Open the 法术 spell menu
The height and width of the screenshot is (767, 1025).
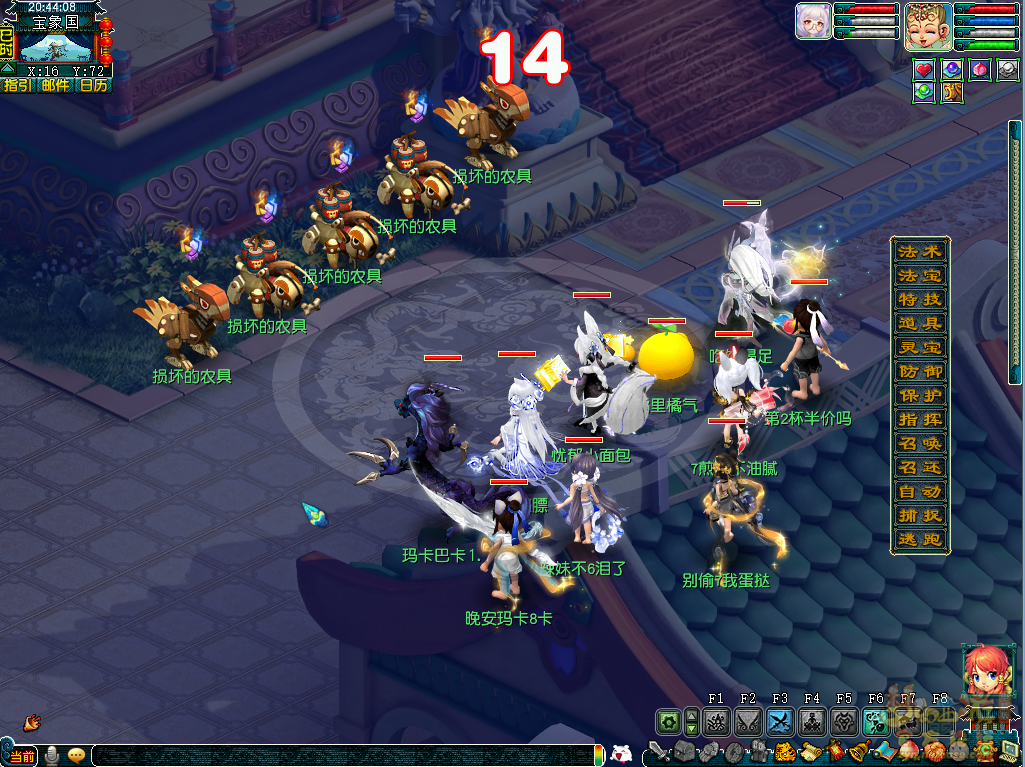tap(920, 252)
